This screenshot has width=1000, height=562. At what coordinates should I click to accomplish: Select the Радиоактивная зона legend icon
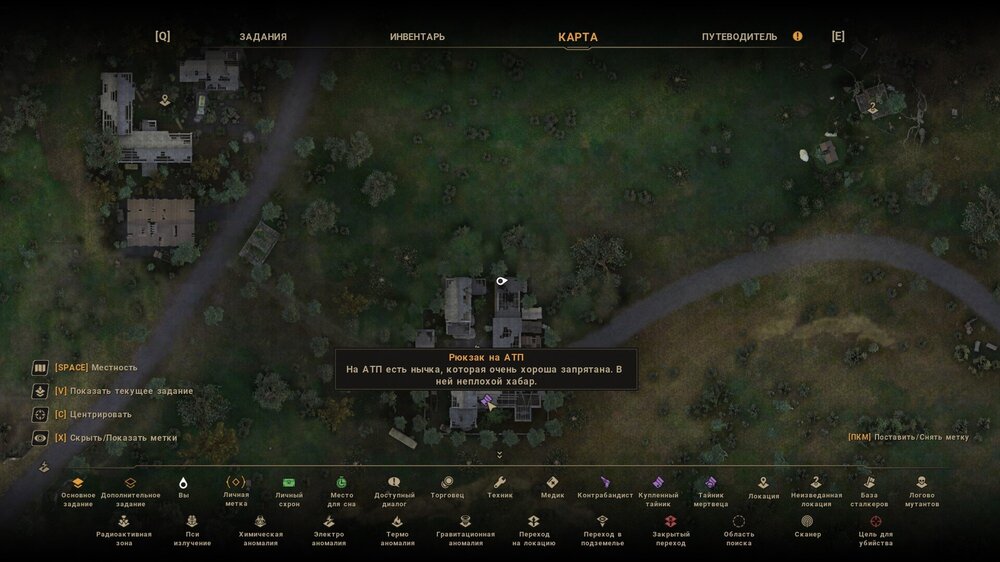tap(124, 522)
